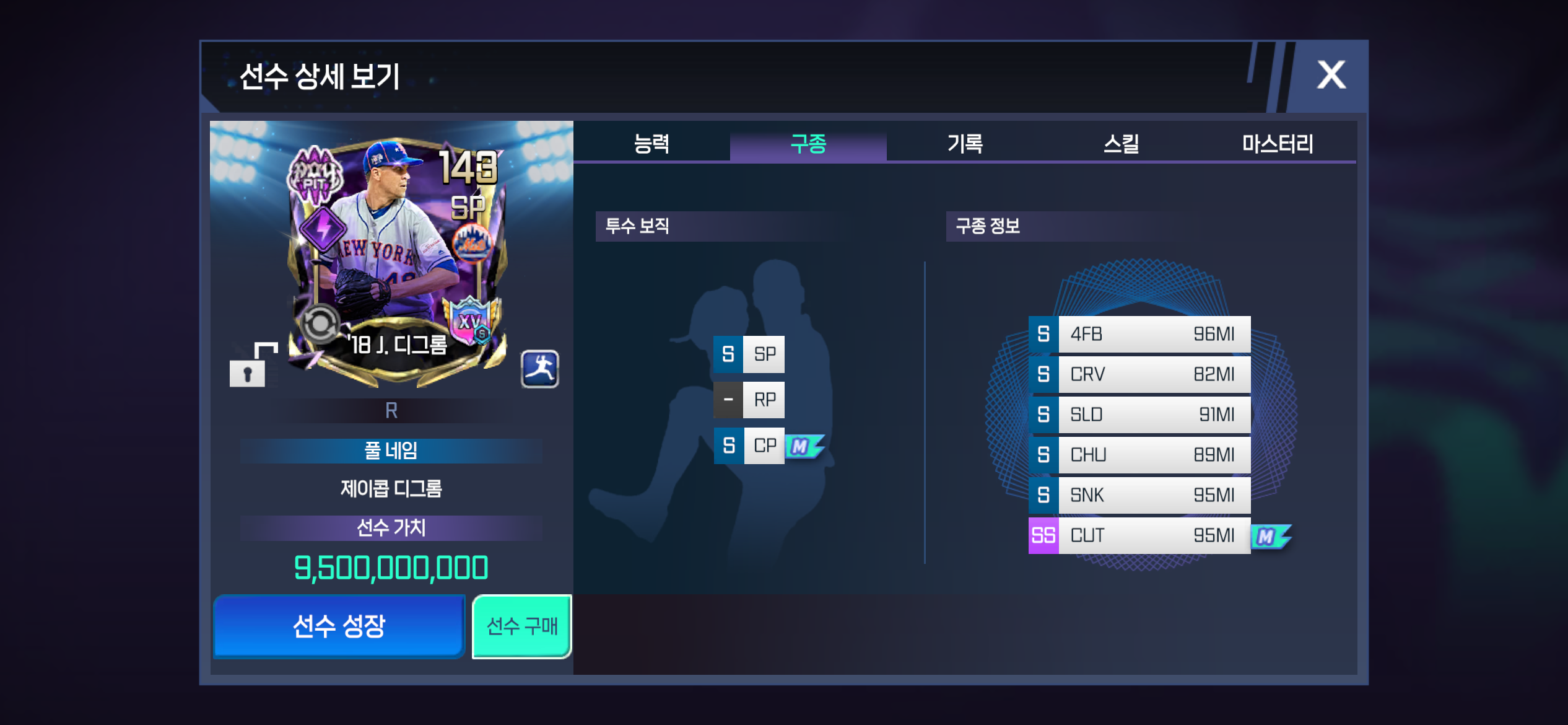This screenshot has height=725, width=1568.
Task: Click the pitcher silhouette icon
Action: tap(539, 369)
